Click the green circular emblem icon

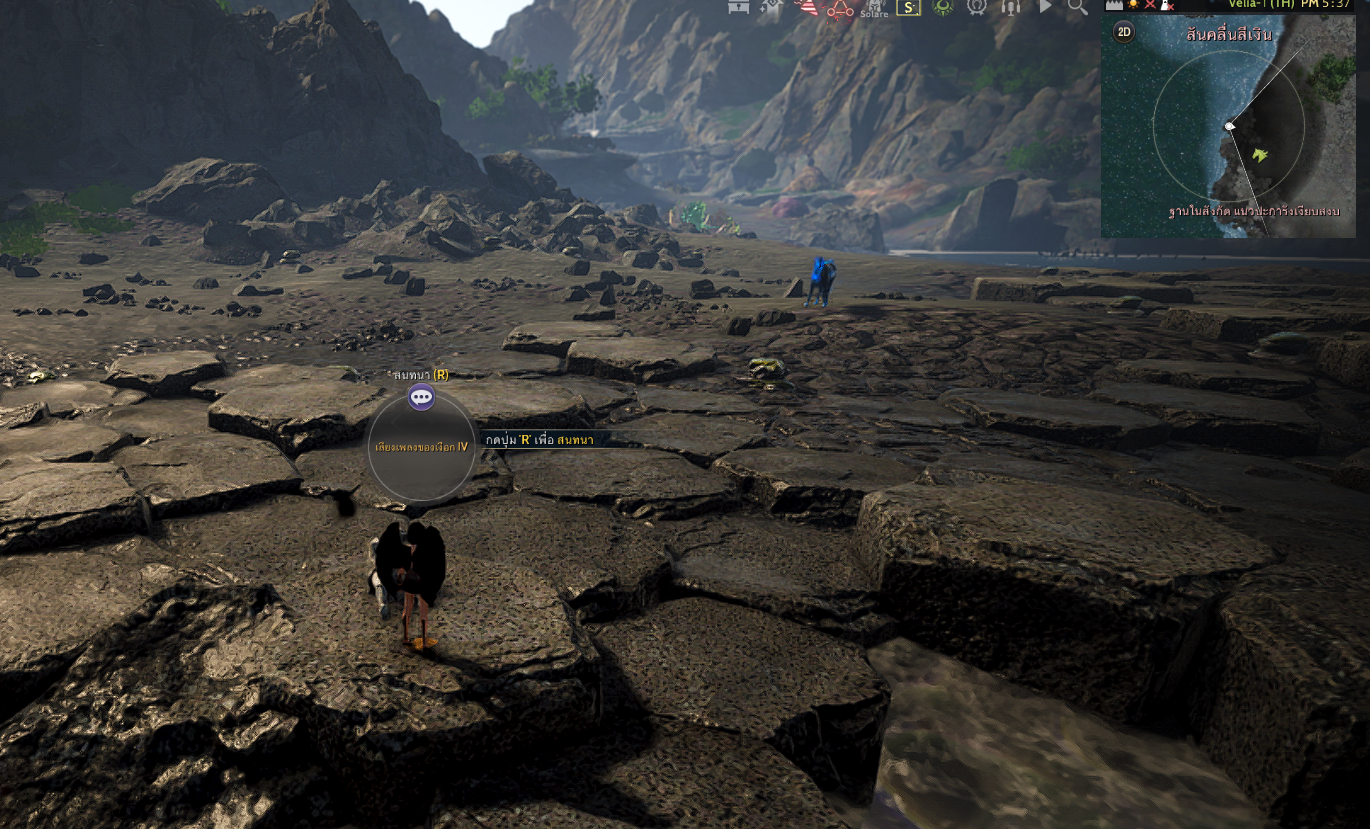[x=942, y=7]
